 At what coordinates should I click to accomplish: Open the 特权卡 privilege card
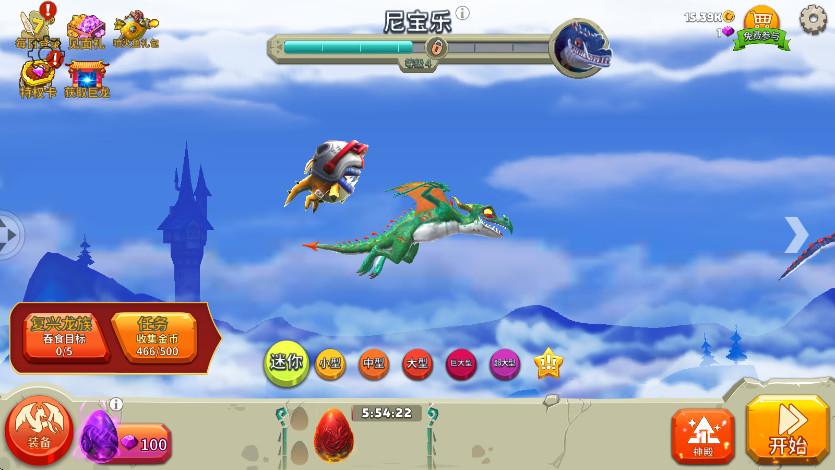[38, 73]
